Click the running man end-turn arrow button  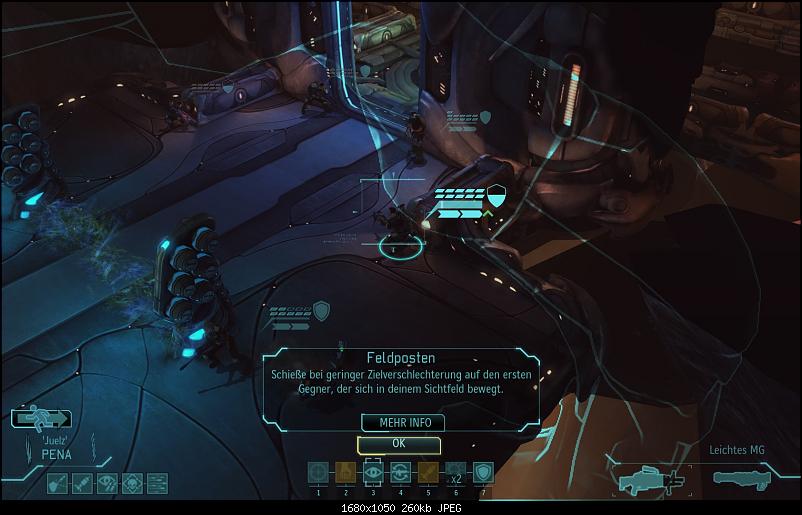tap(43, 419)
